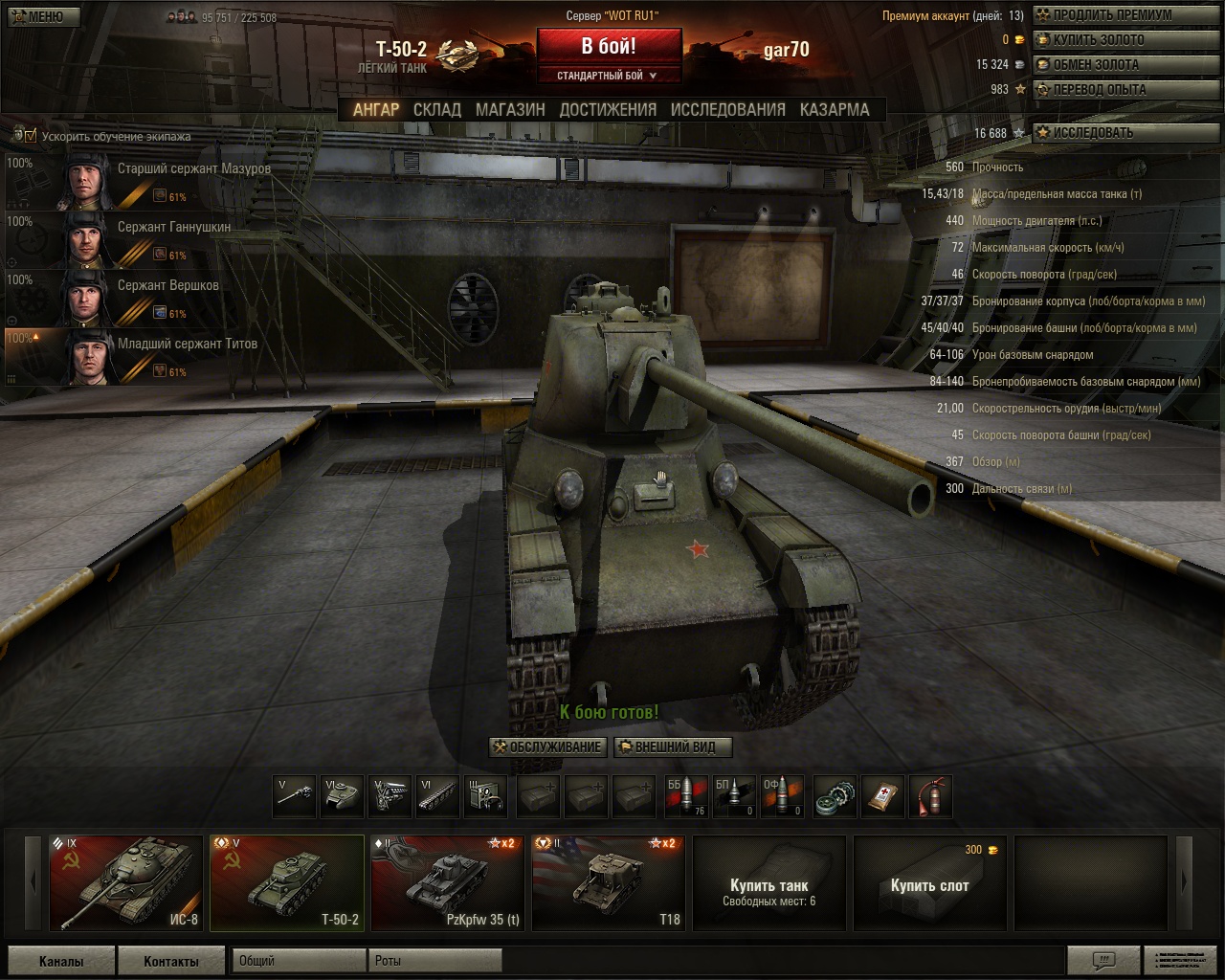Open the МАГАЗИН tab
The width and height of the screenshot is (1225, 980).
click(510, 110)
